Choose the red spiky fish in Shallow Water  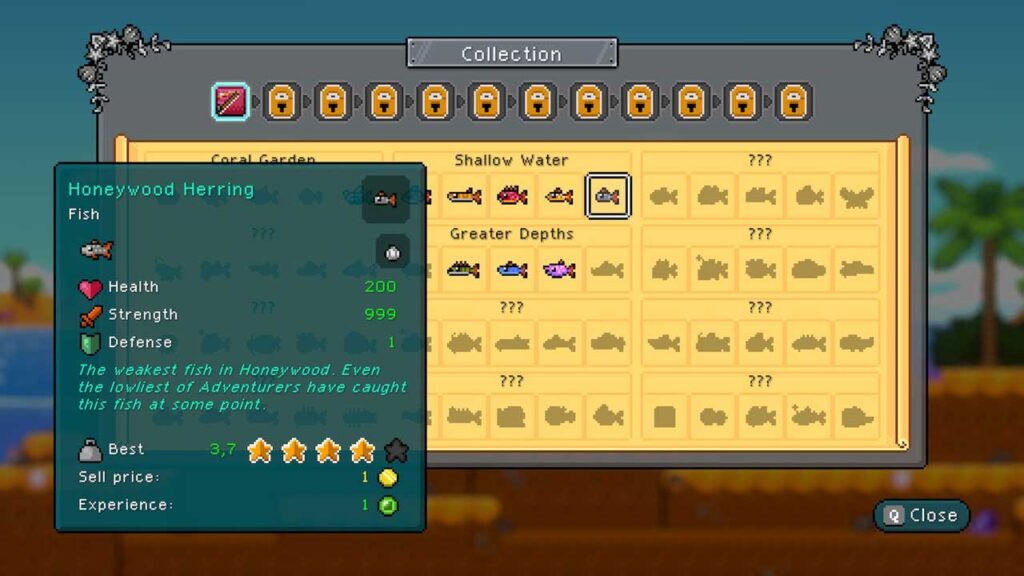(512, 197)
